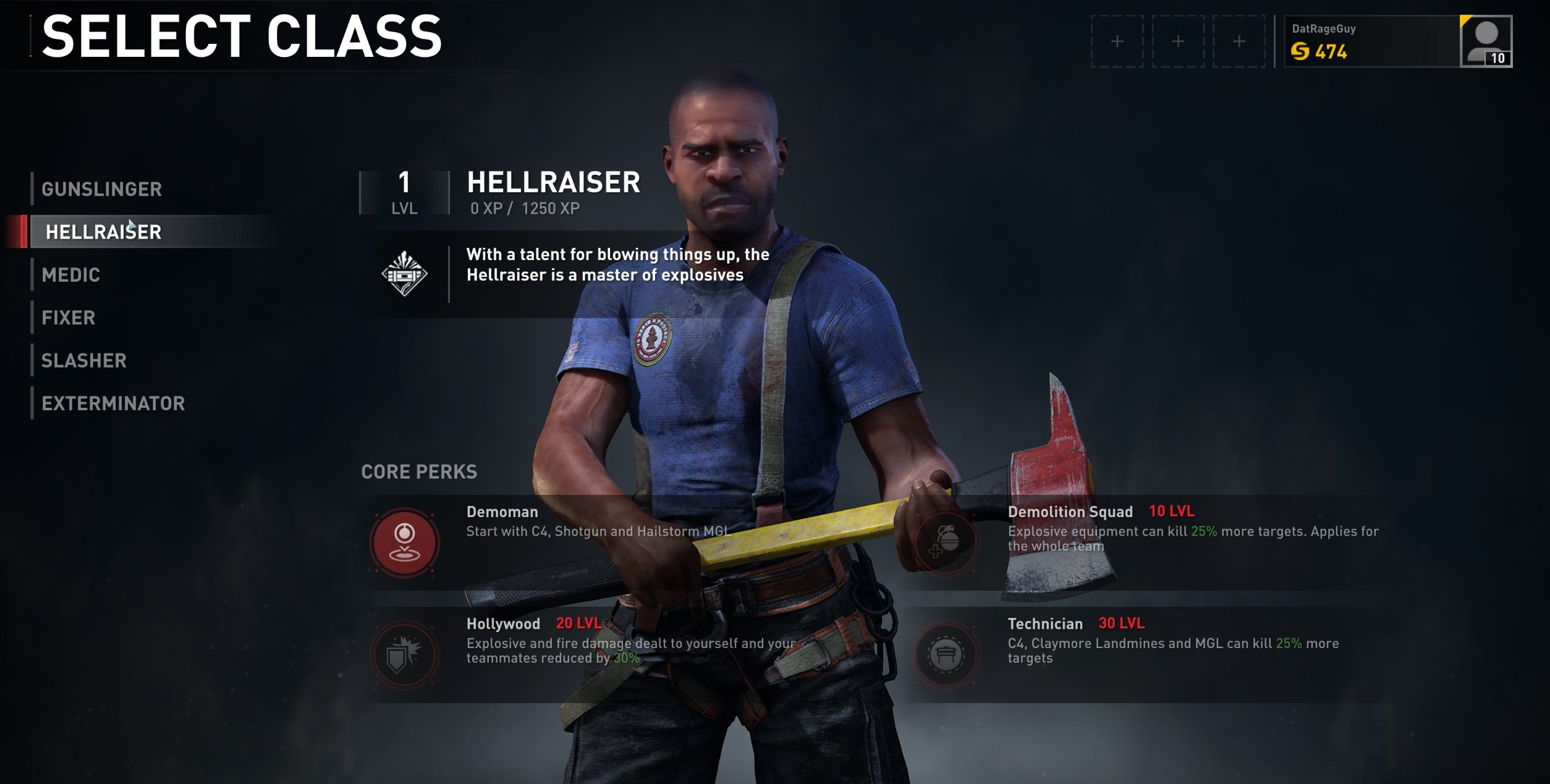Select the Slasher class

pyautogui.click(x=84, y=361)
